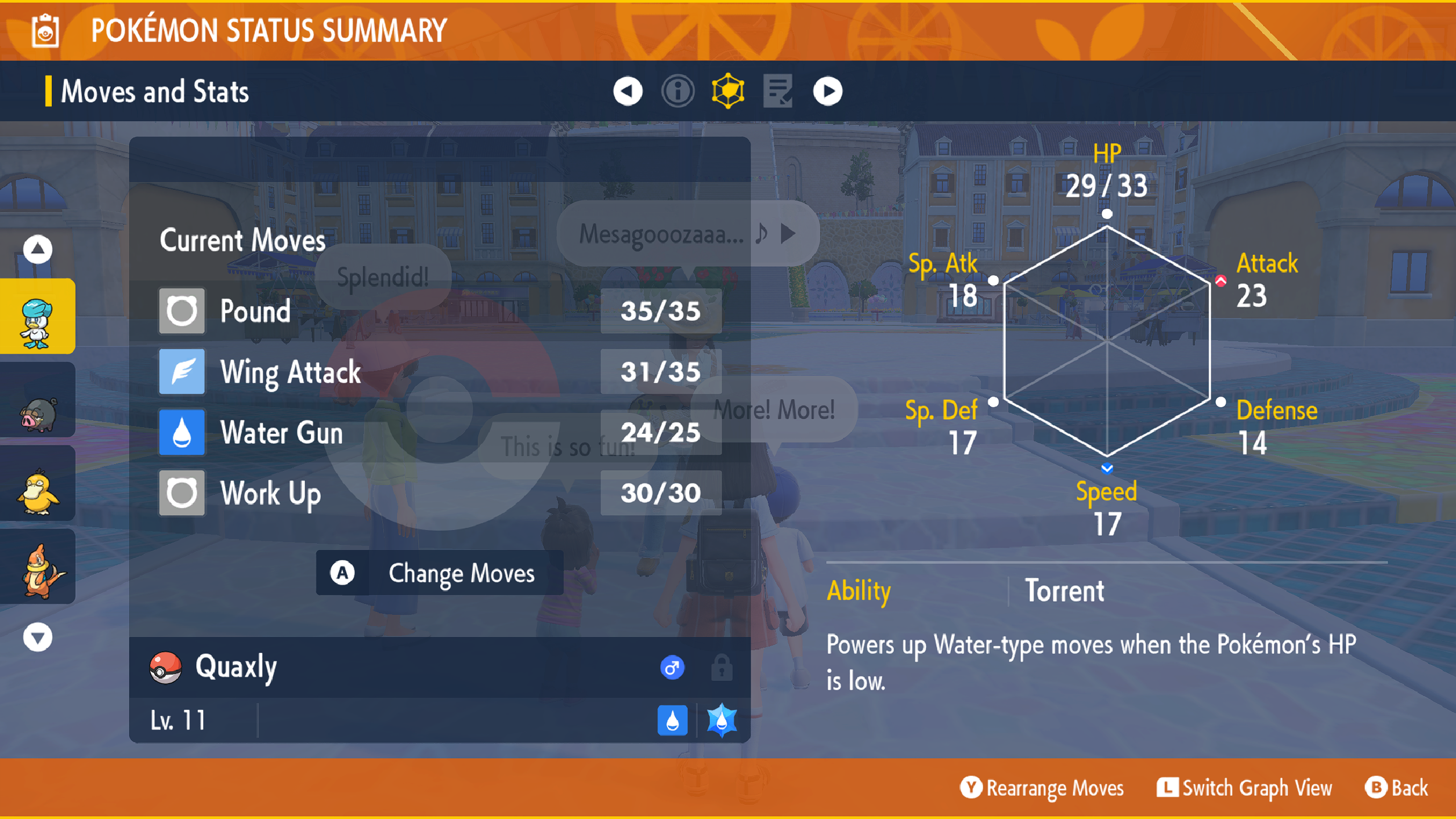Show Buizel's summary from the party list
Viewport: 1456px width, 819px height.
pos(38,568)
